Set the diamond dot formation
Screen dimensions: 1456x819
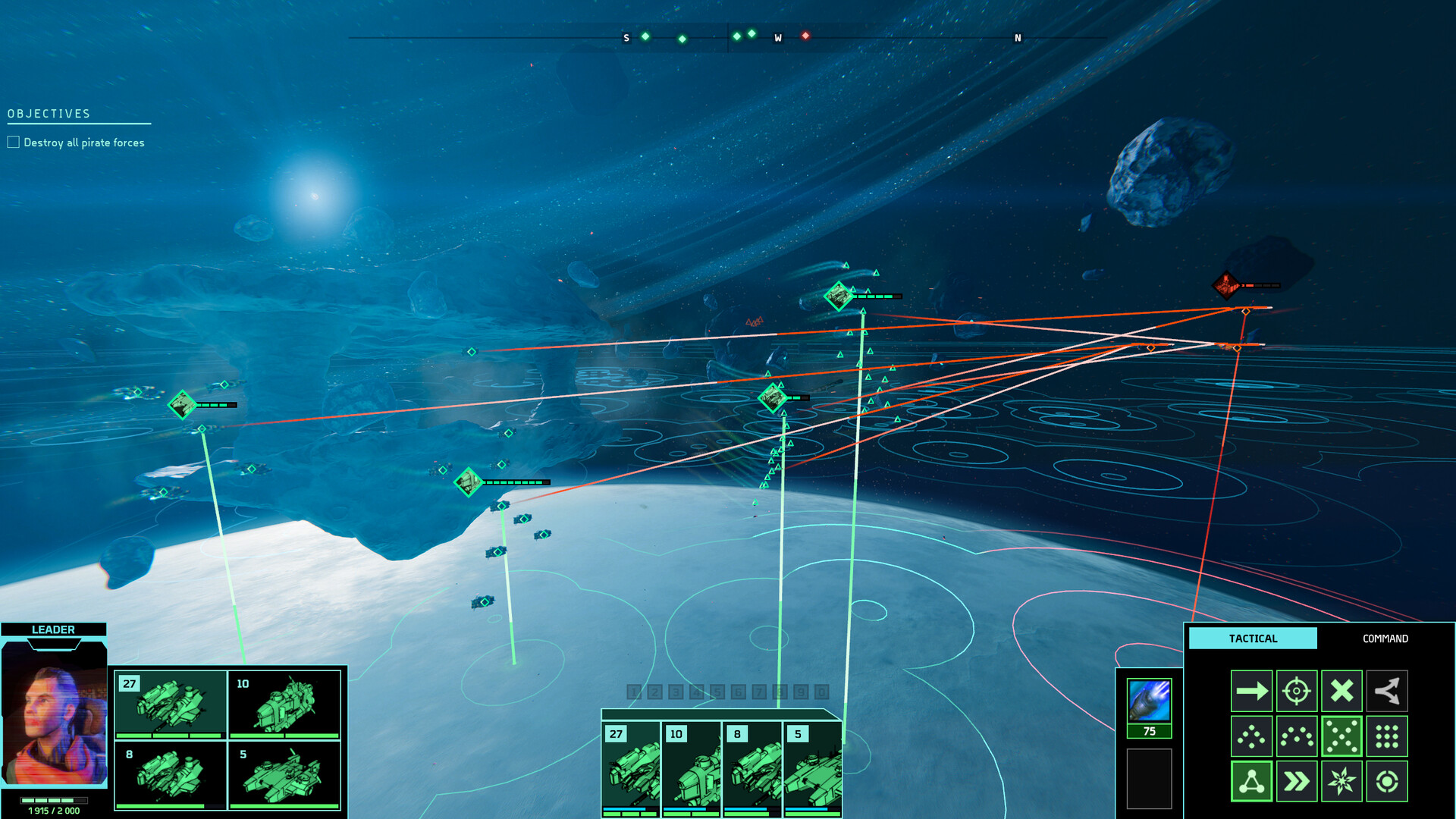click(x=1251, y=736)
